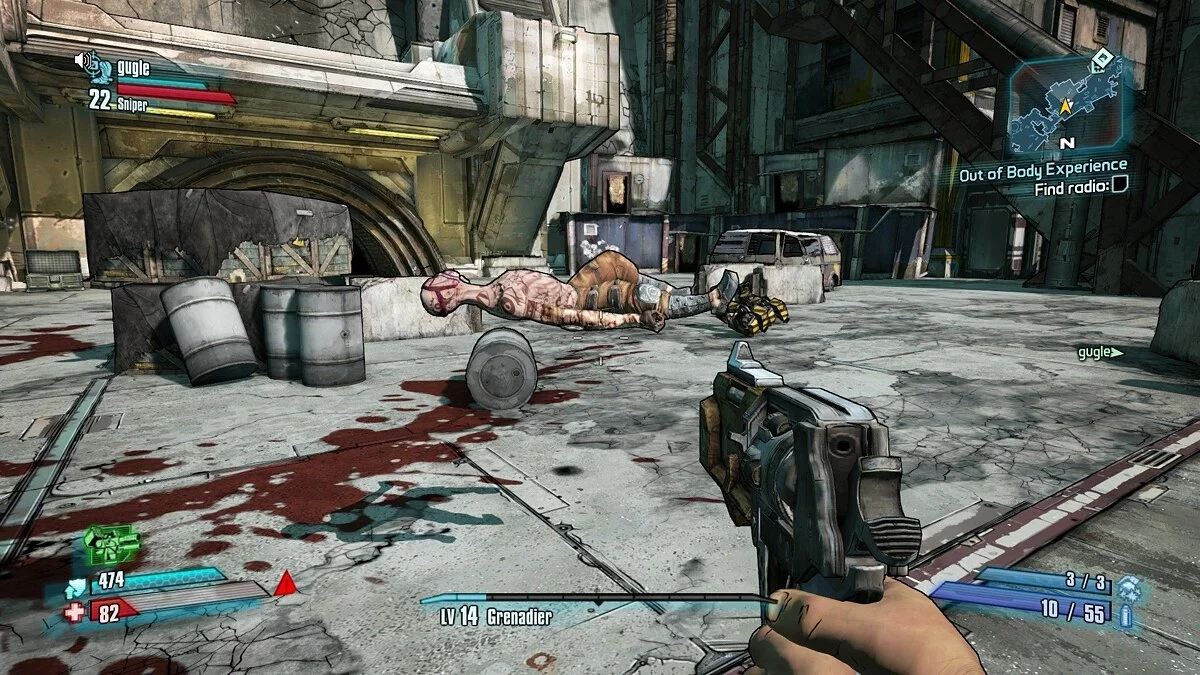Screen dimensions: 1200x675
Task: Click the green action skill icon
Action: [111, 545]
